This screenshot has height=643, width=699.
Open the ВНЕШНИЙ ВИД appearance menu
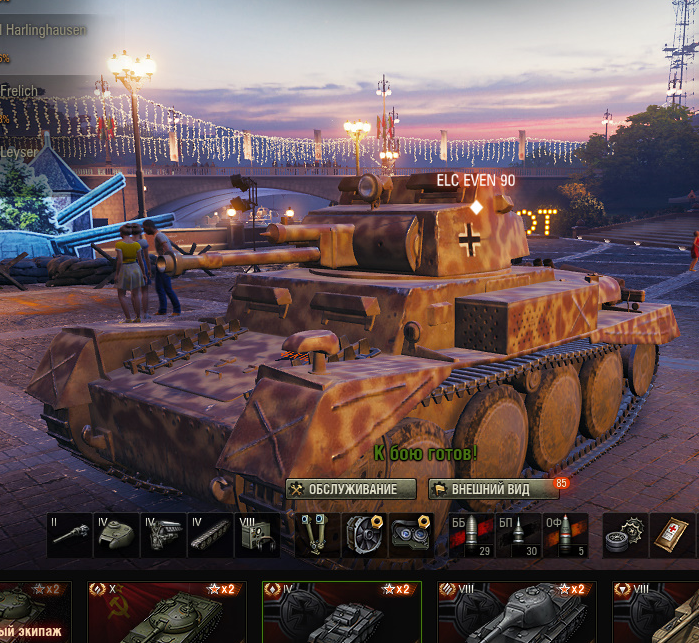(494, 489)
